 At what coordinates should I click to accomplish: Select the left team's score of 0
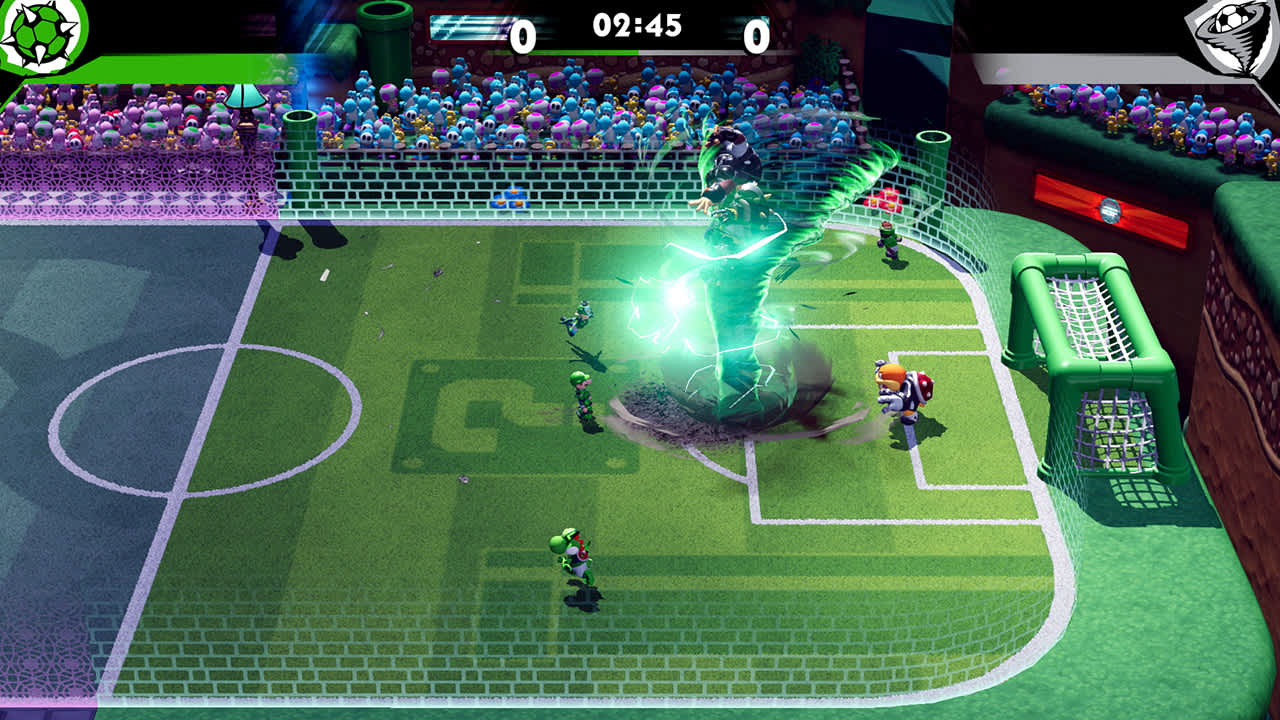tap(522, 33)
